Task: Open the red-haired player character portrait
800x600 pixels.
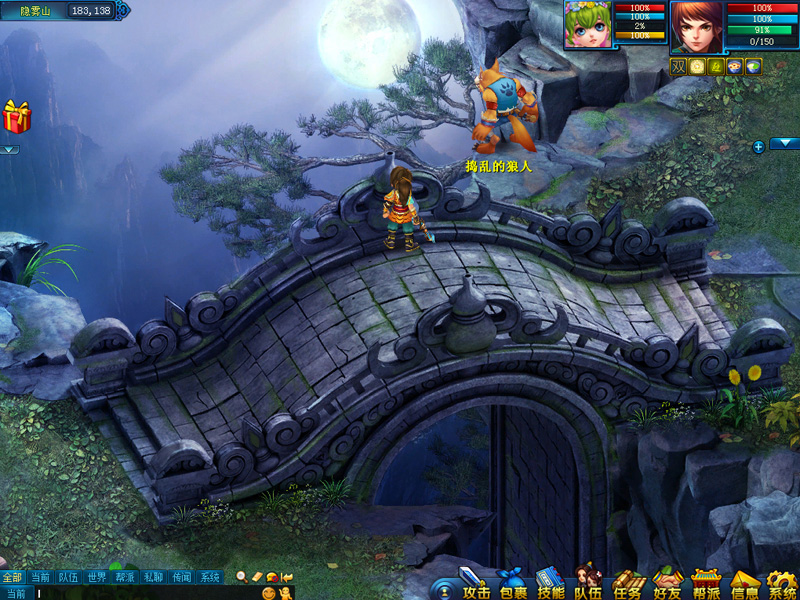Action: click(696, 26)
